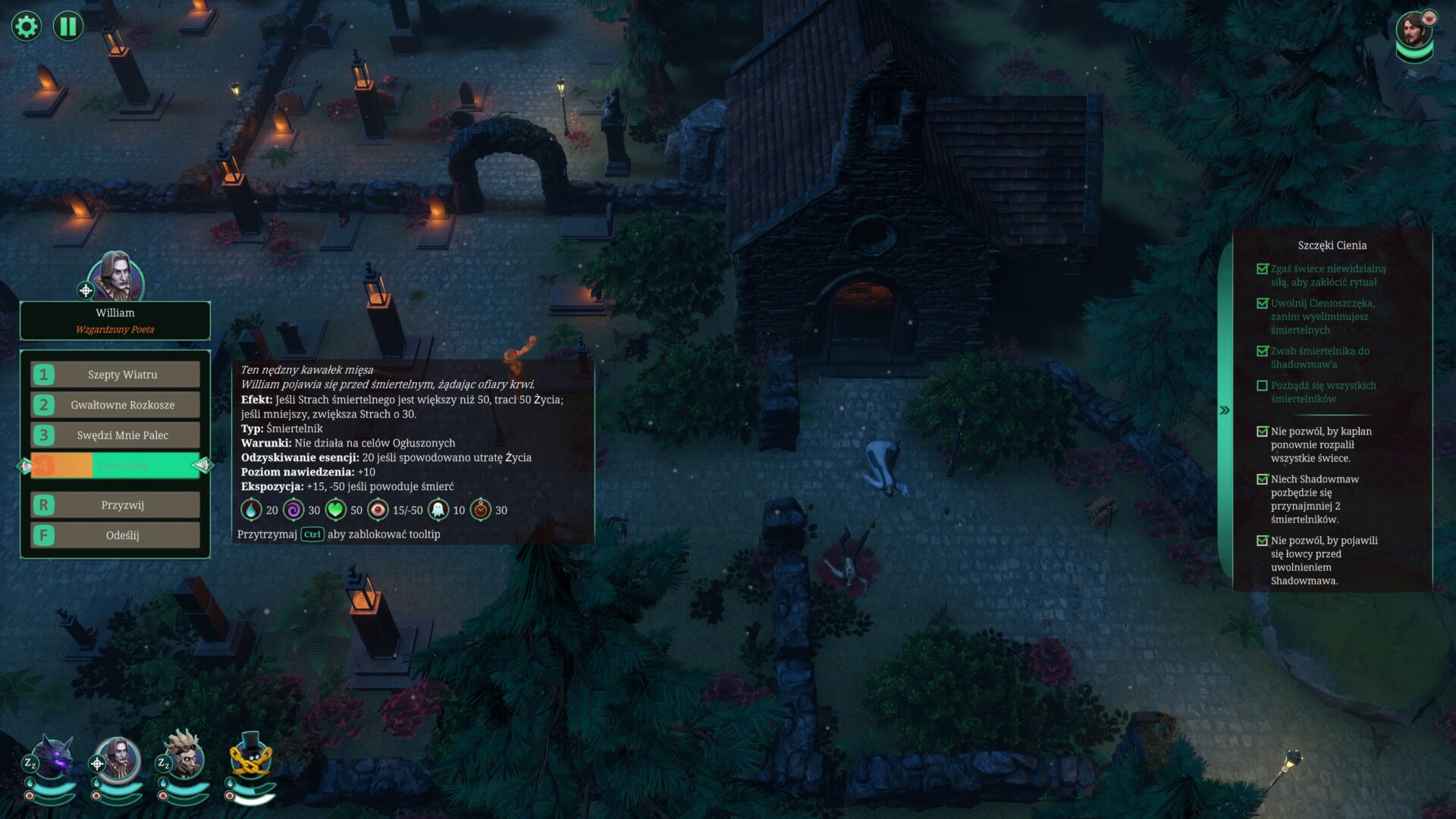Select the purple-eyed shadow beast portrait
Screen dimensions: 1456x819
[53, 758]
